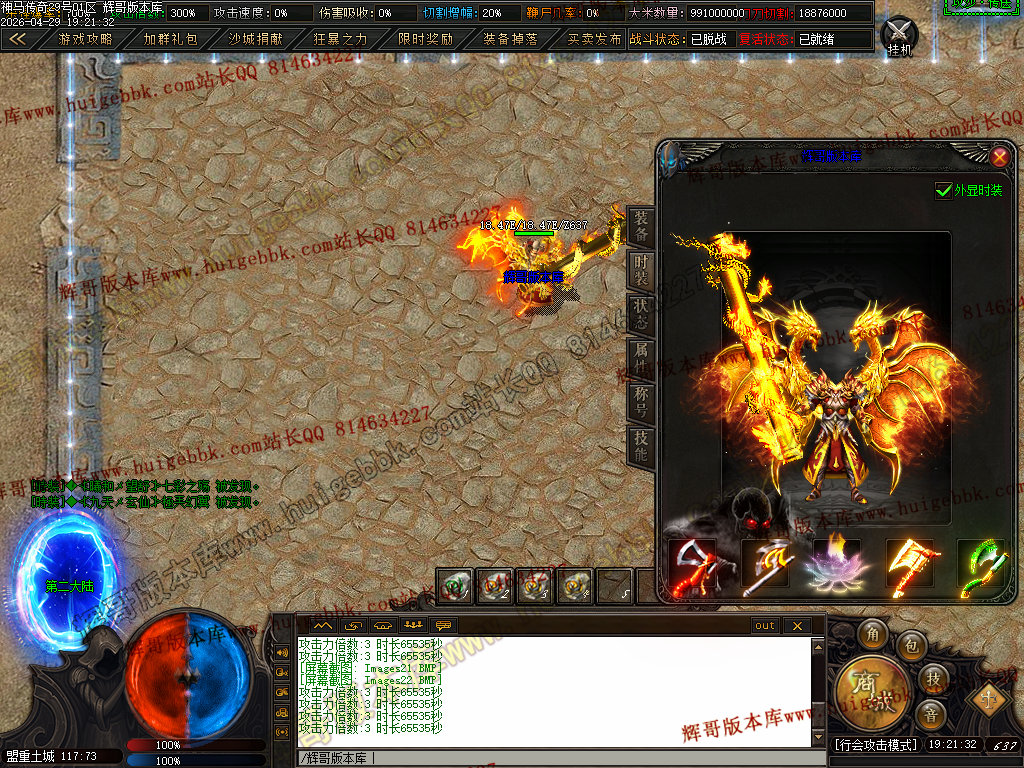Open the 狂暴之力 menu
Image resolution: width=1024 pixels, height=768 pixels.
pos(340,39)
